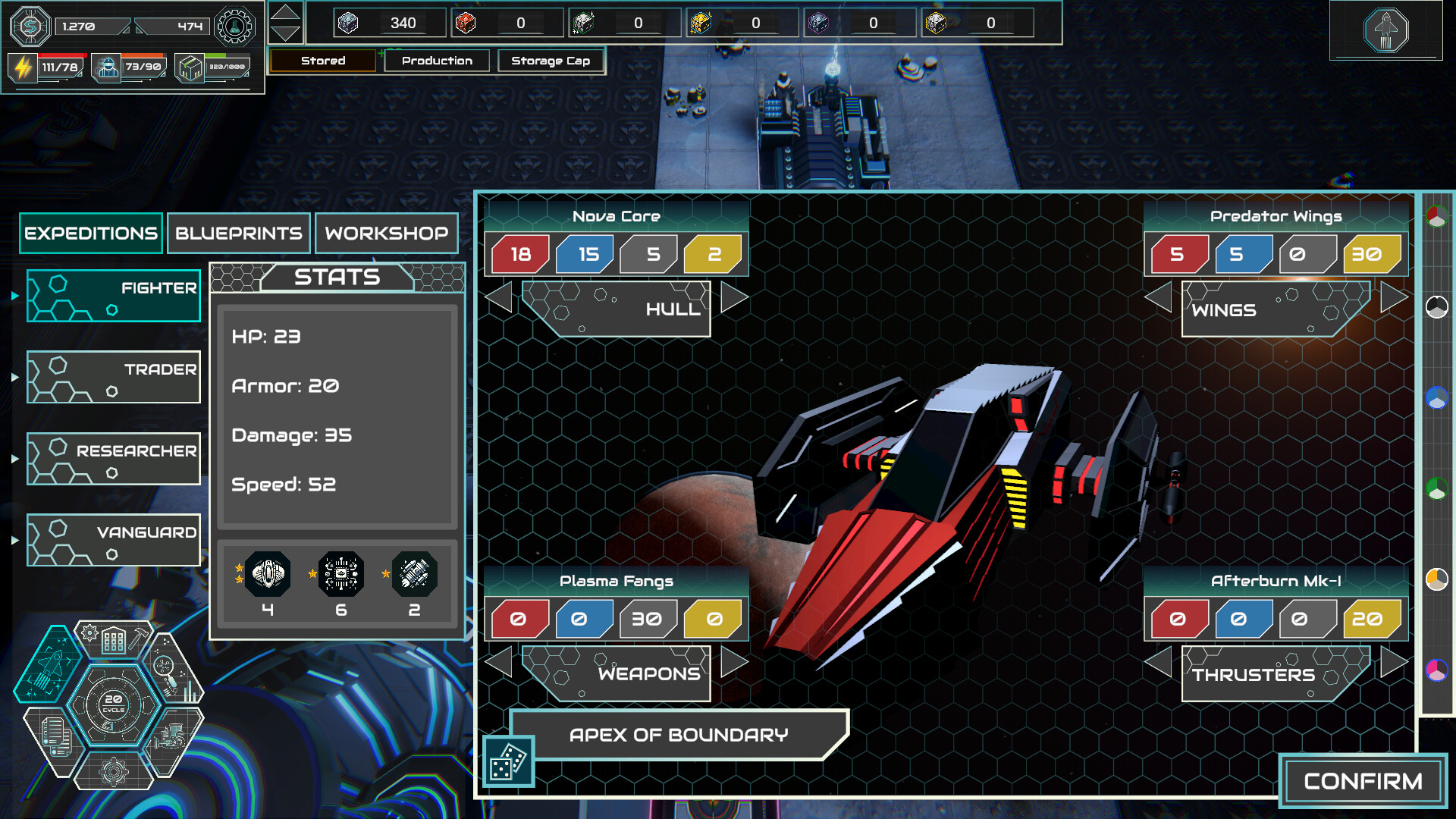Pick the red-green-white color scheme swatch
The height and width of the screenshot is (819, 1456).
[1436, 217]
